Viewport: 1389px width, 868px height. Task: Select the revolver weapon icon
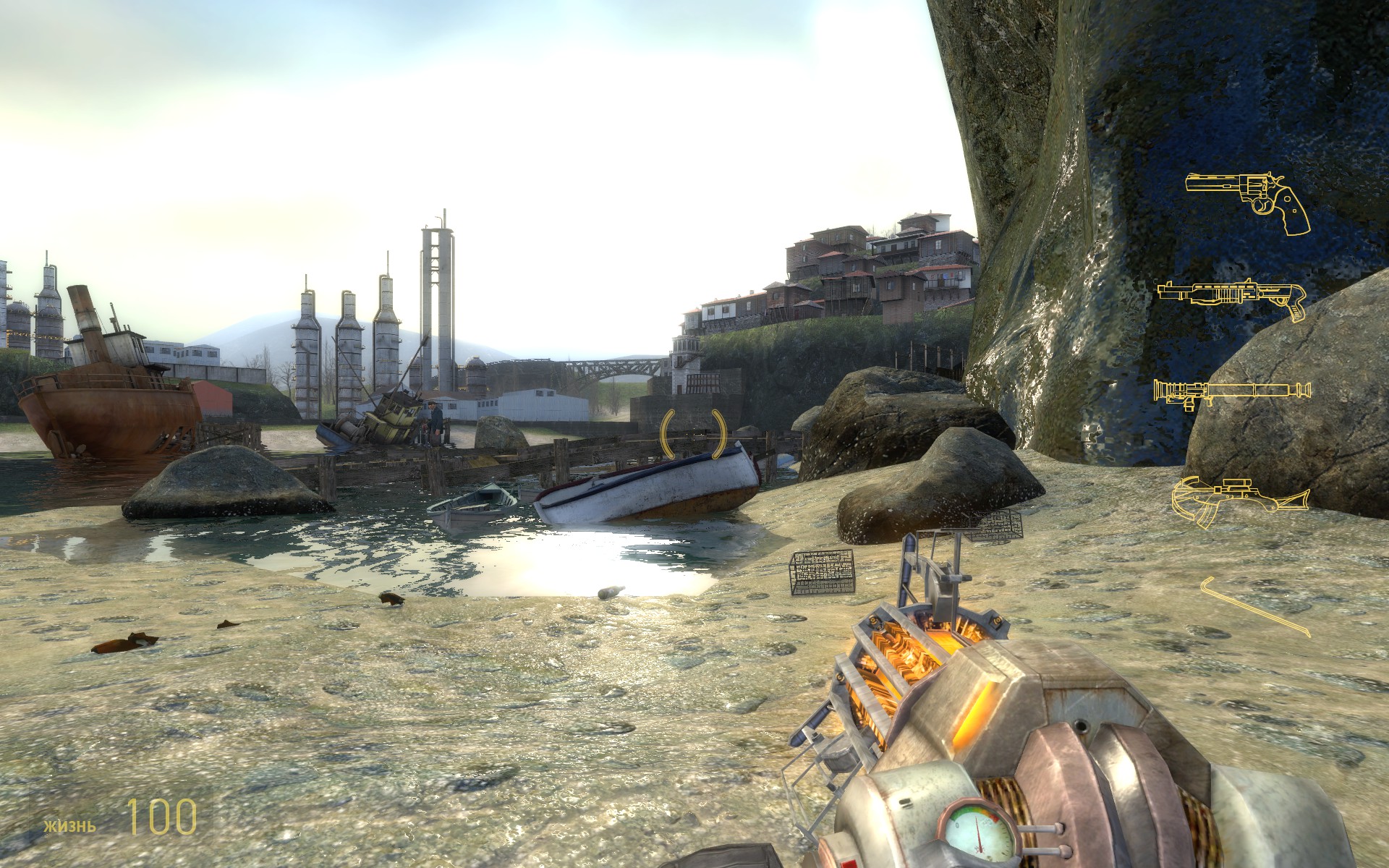tap(1248, 192)
